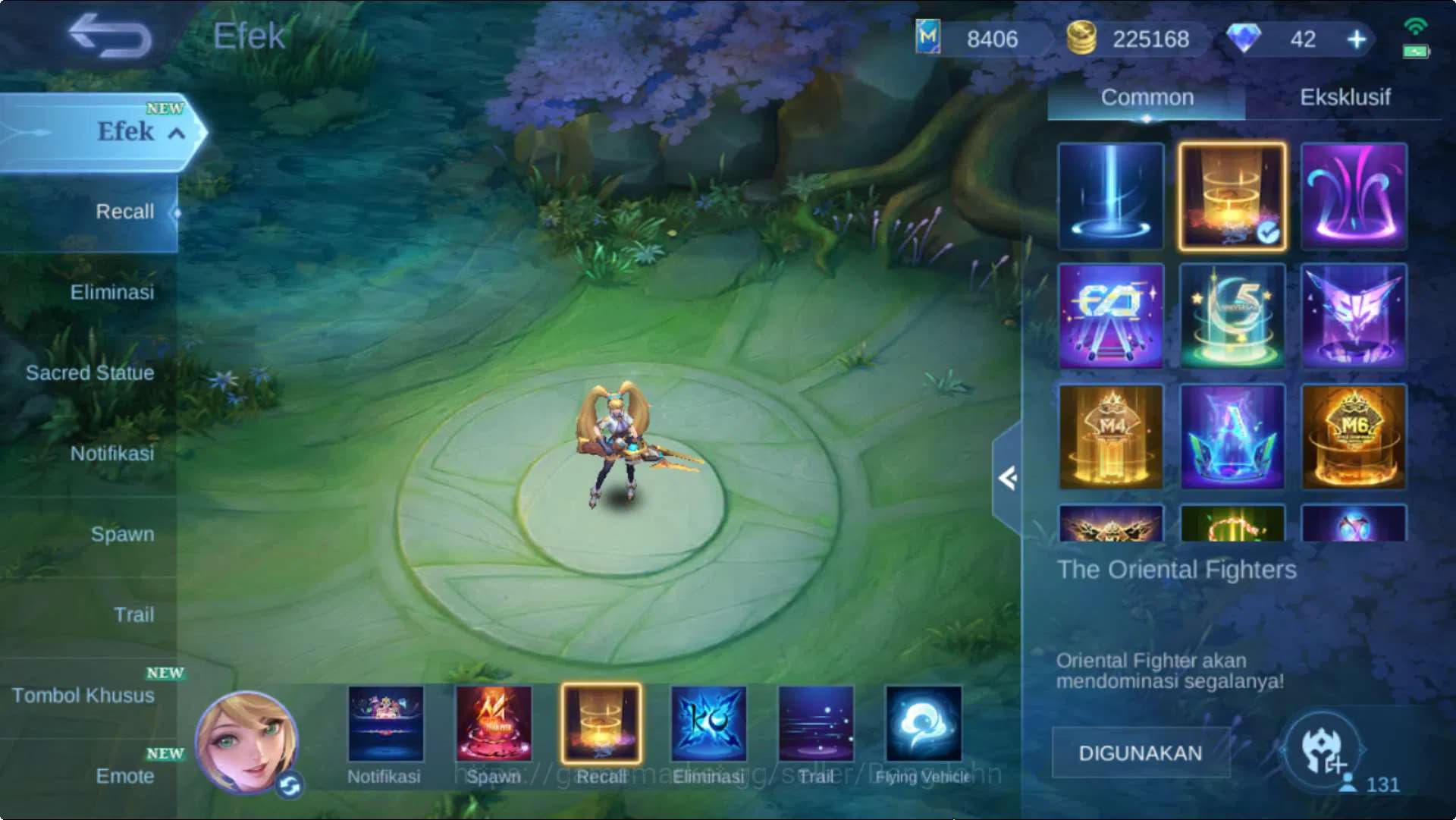Image resolution: width=1456 pixels, height=820 pixels.
Task: Open the Sacred Statue category
Action: [88, 372]
